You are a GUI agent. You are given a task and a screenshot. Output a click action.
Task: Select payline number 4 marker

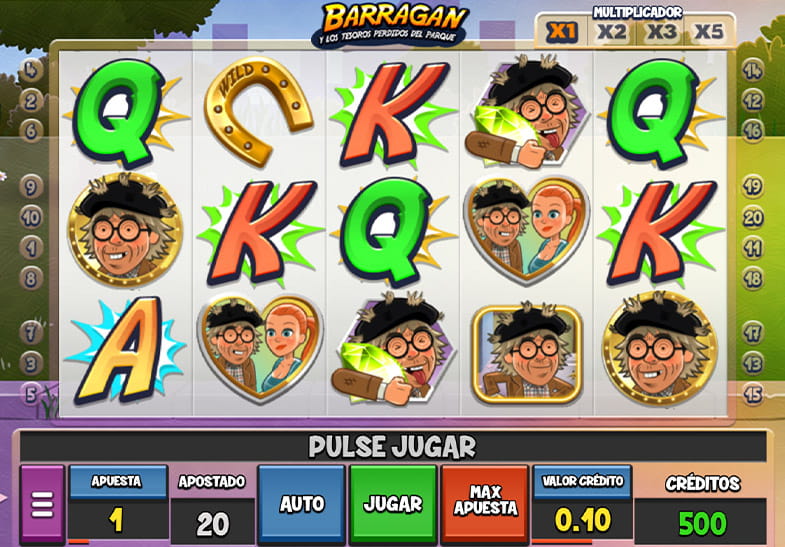coord(30,71)
